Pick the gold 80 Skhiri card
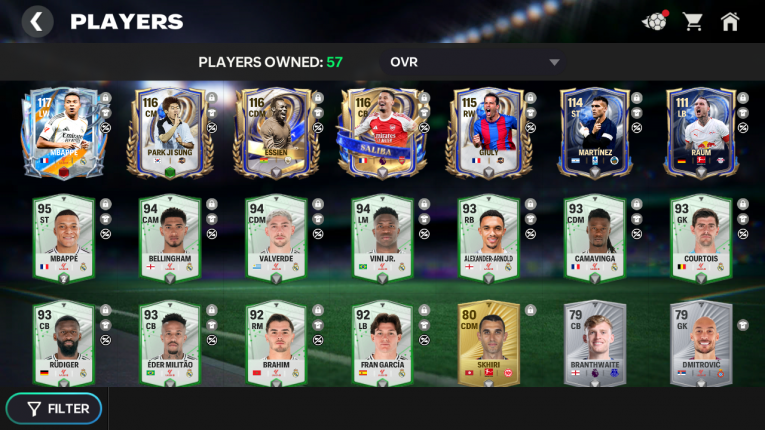Viewport: 765px width, 430px height. [482, 344]
